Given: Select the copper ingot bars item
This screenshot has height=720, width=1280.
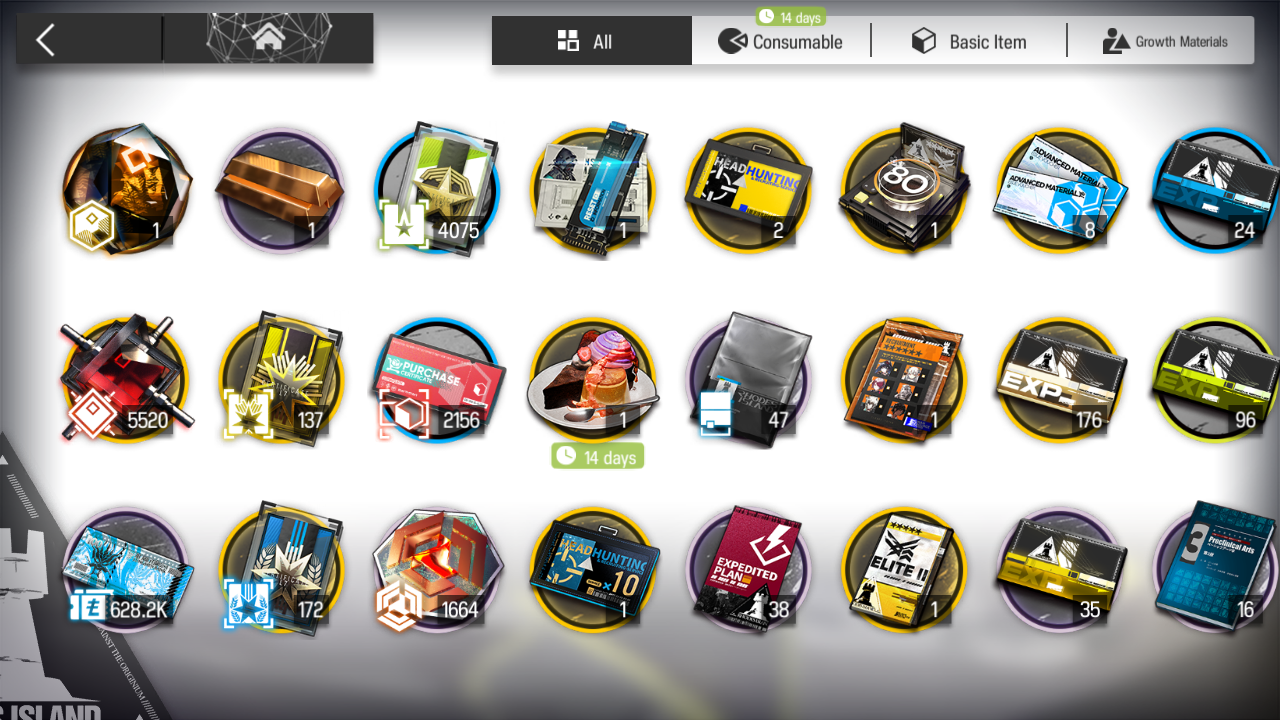Looking at the screenshot, I should (280, 190).
